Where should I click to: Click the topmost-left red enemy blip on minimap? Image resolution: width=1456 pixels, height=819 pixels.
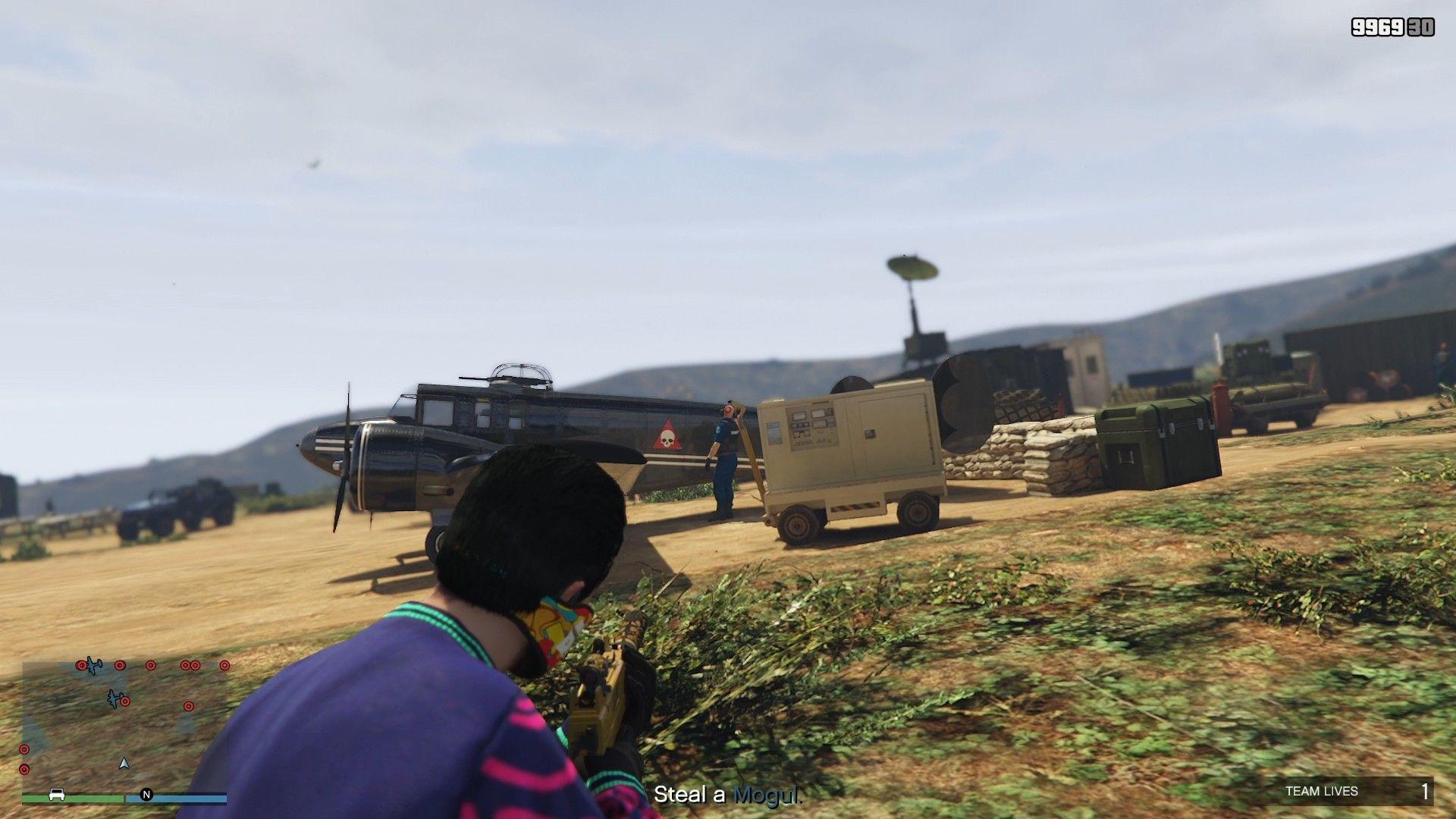82,665
